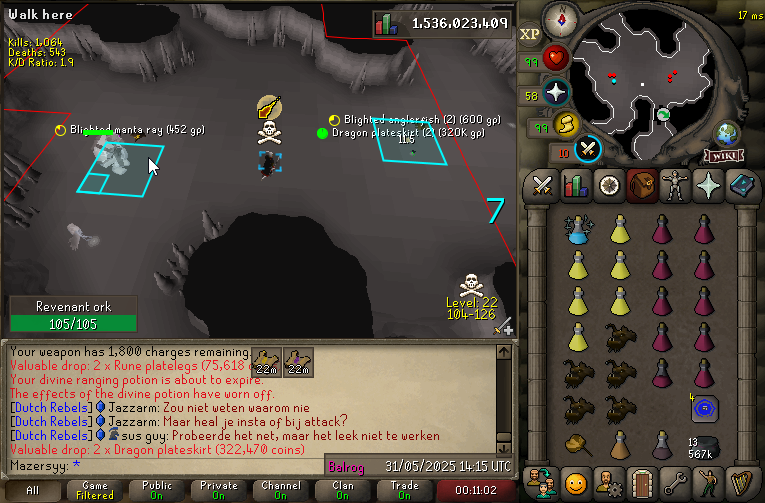
Task: Toggle run energy orb
Action: 565,125
